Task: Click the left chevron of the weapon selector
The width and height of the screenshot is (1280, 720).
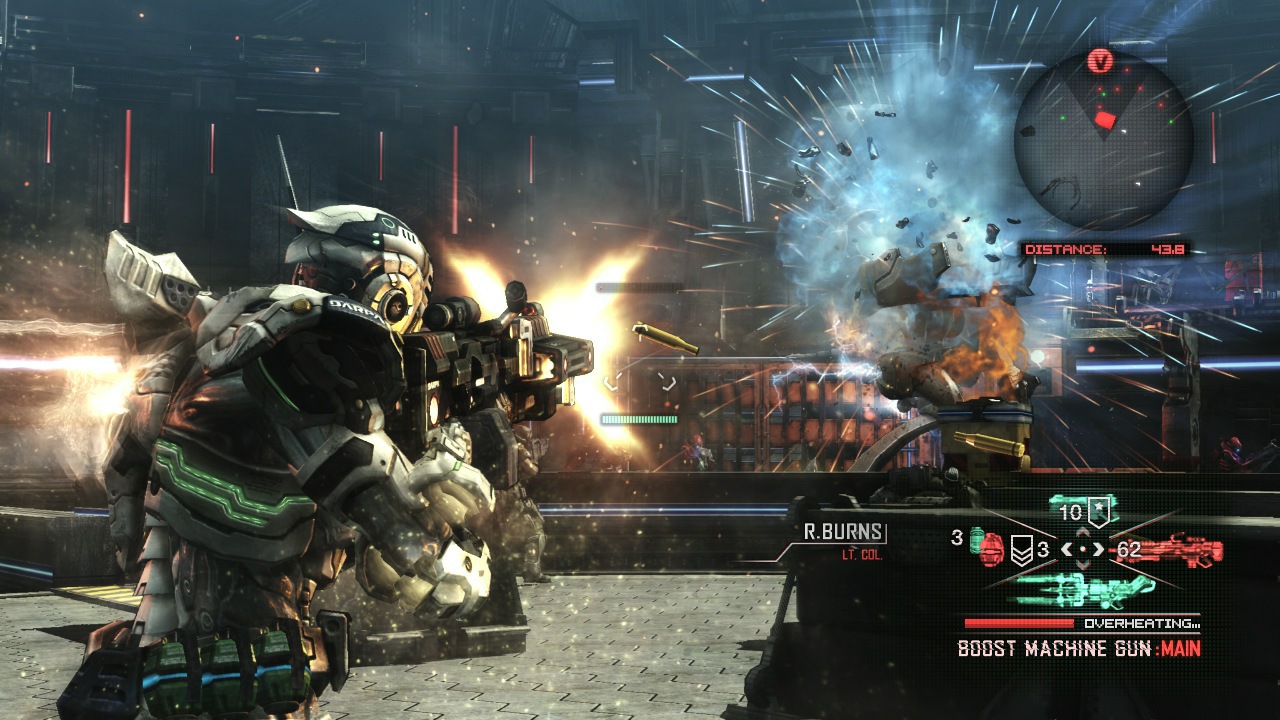Action: [1069, 549]
